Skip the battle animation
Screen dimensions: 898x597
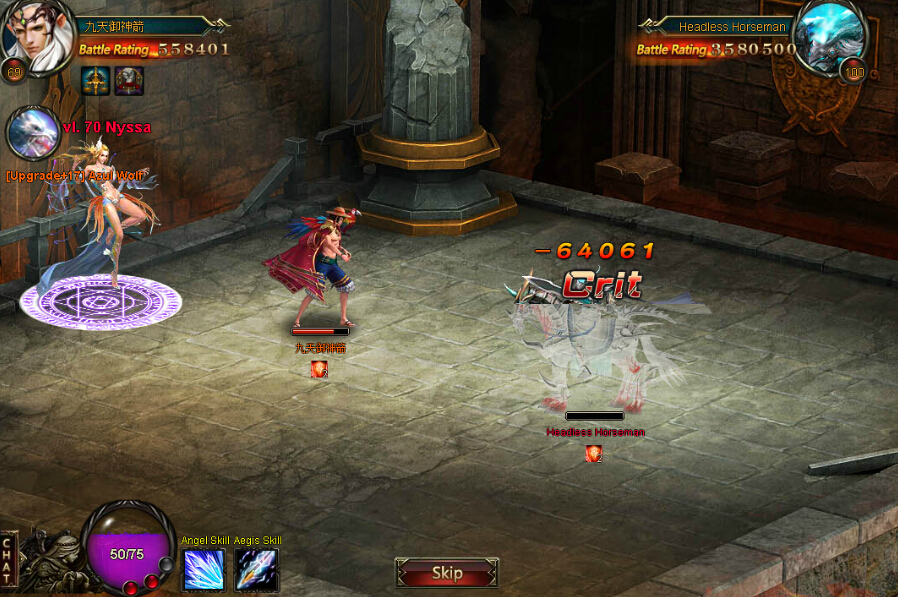click(447, 573)
